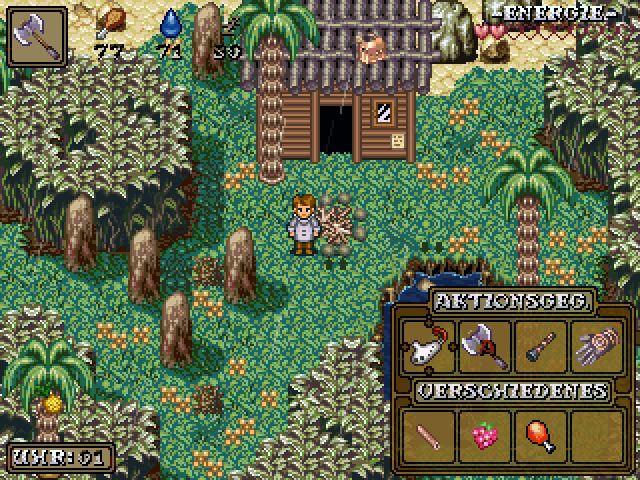Pick the pink berry cluster item

click(483, 435)
